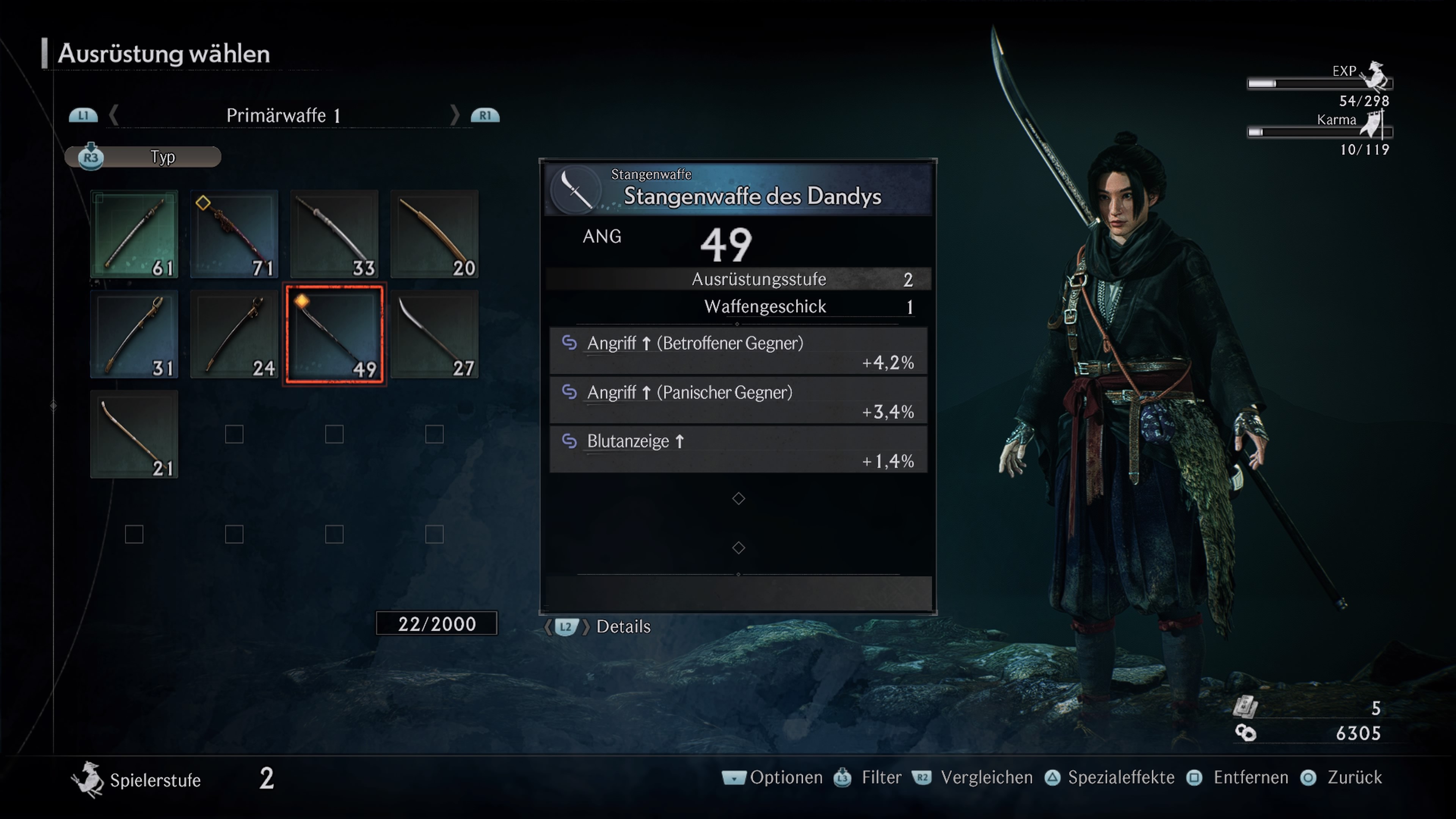Choose the red polearm with attack 71
The width and height of the screenshot is (1456, 819).
[234, 234]
